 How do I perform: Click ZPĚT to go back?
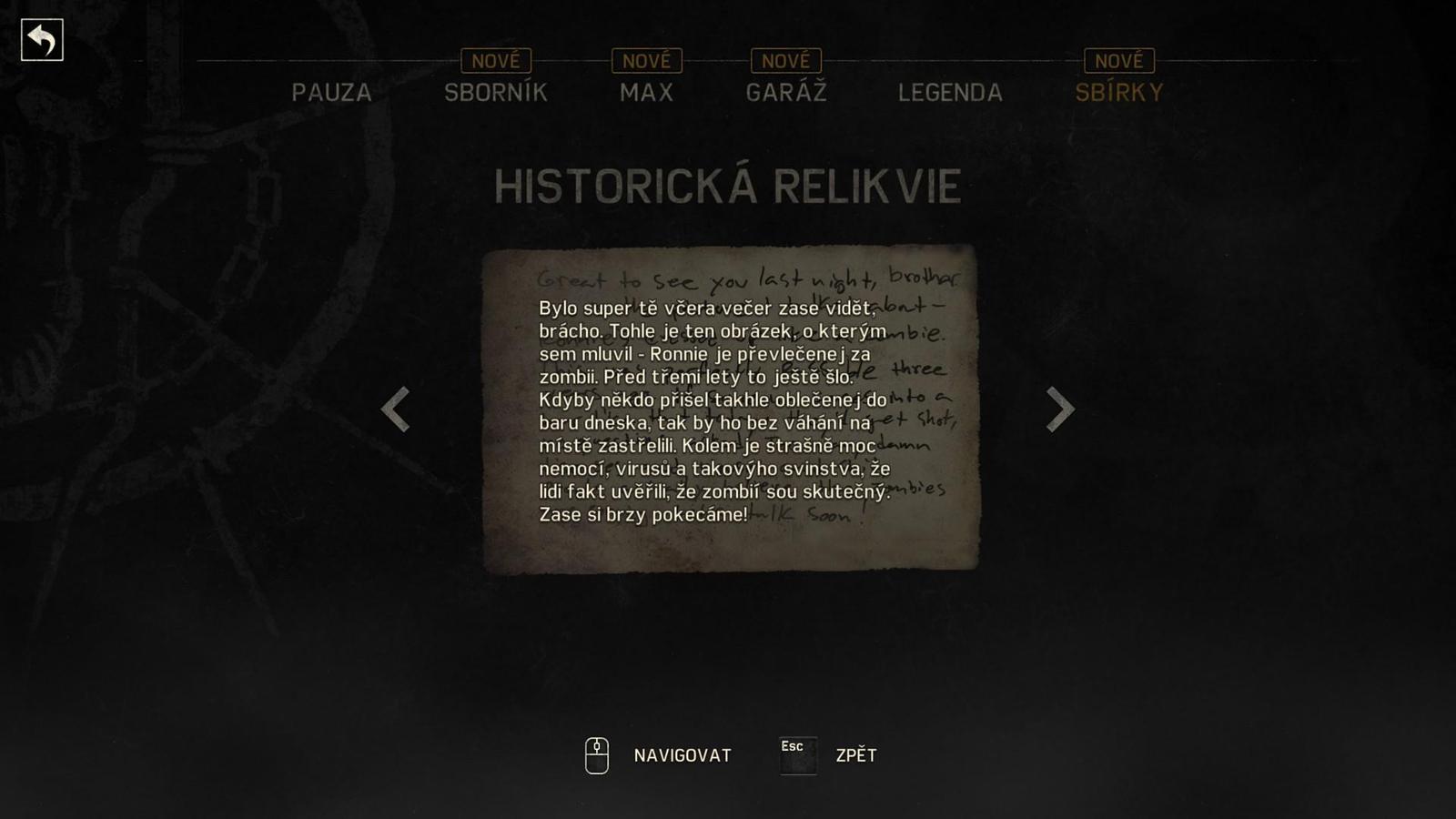pos(854,754)
